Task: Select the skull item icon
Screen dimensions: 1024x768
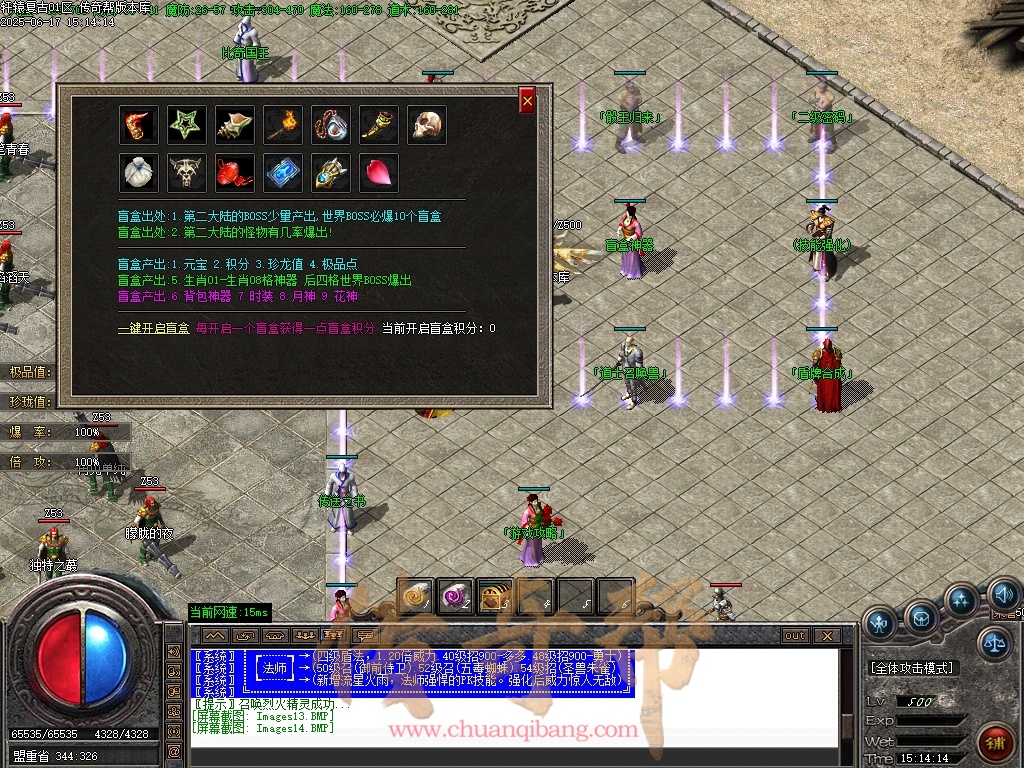Action: tap(427, 125)
